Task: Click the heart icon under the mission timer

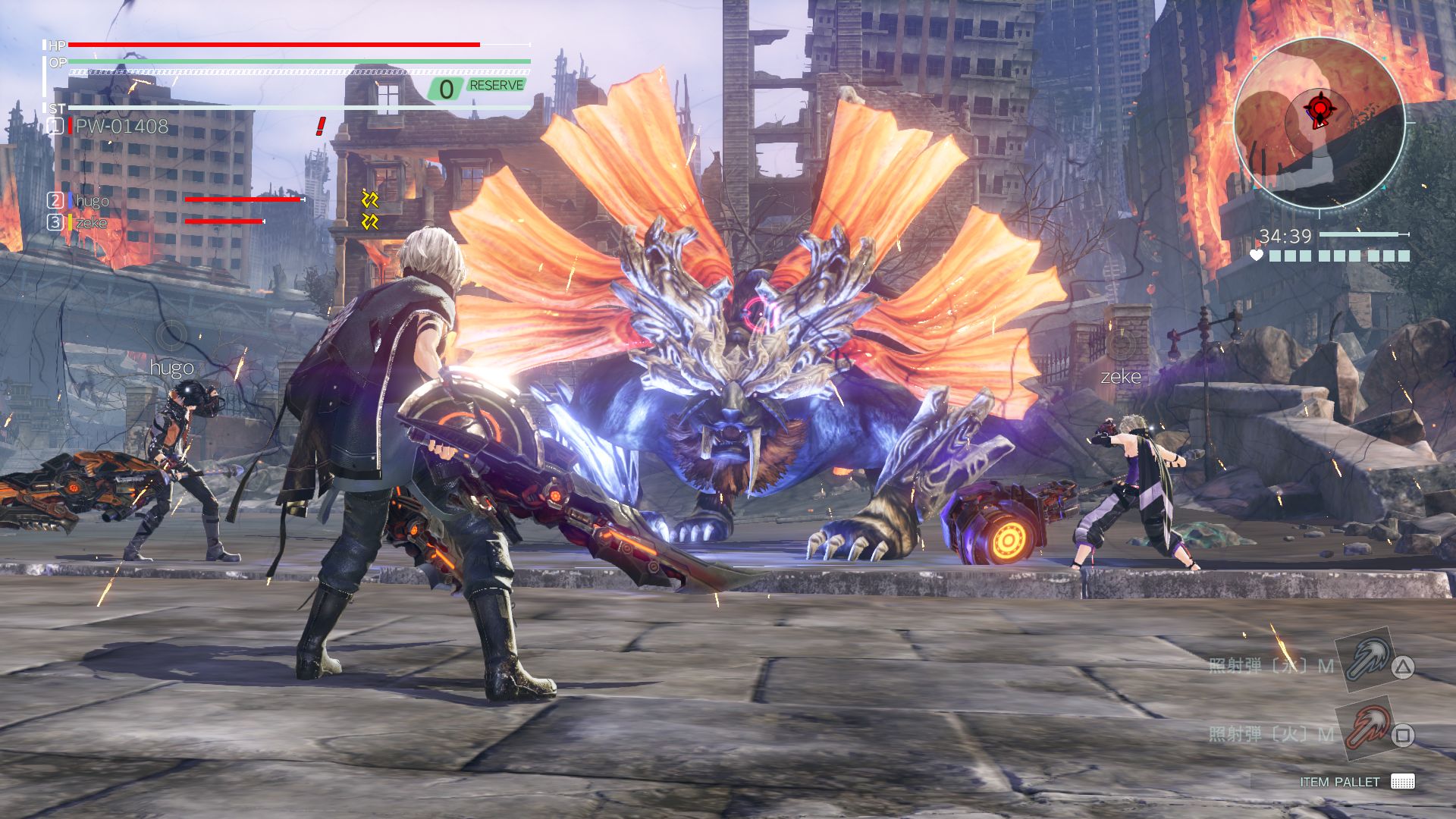Action: tap(1257, 255)
